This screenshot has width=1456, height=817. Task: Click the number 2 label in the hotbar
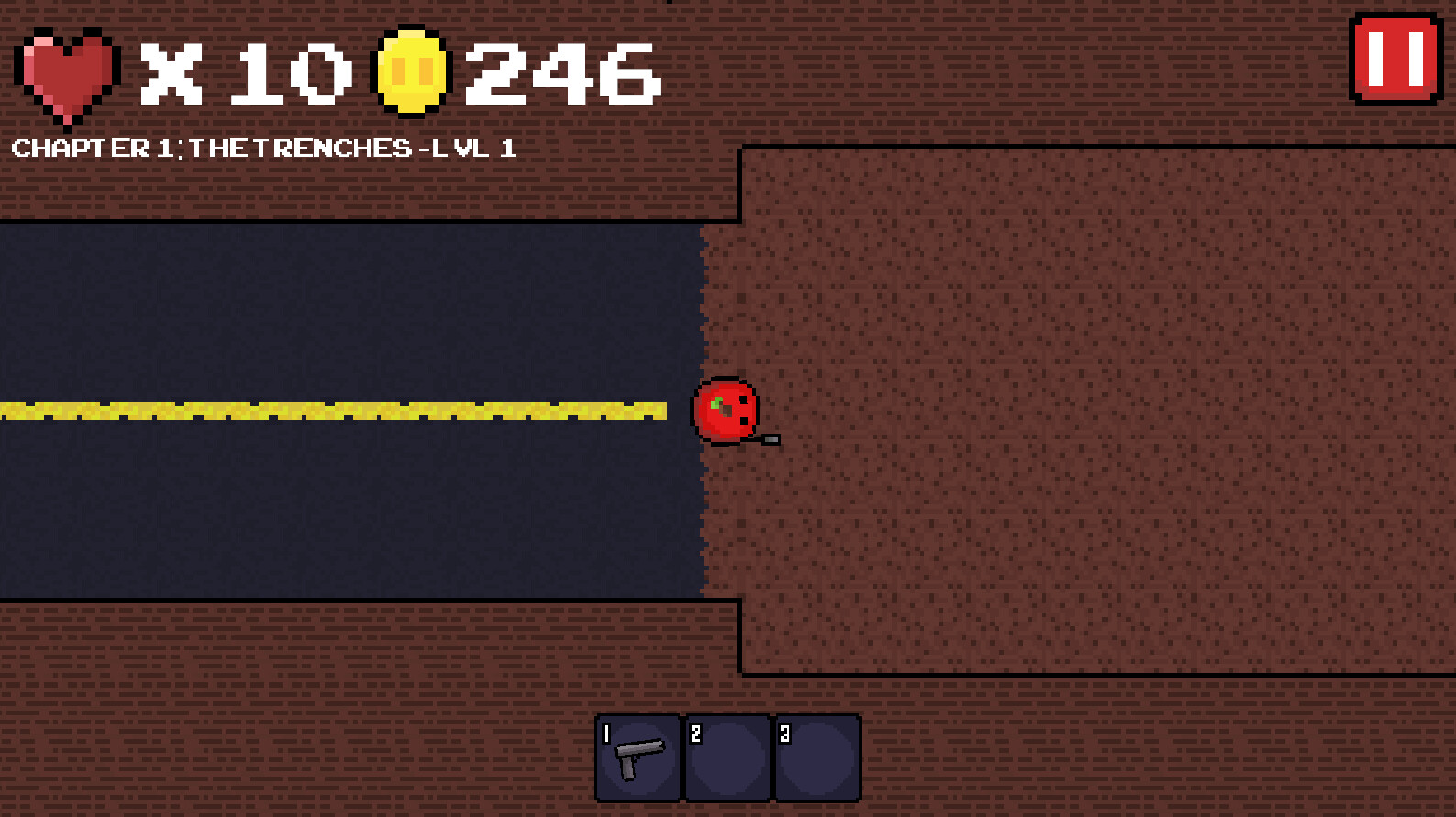697,732
